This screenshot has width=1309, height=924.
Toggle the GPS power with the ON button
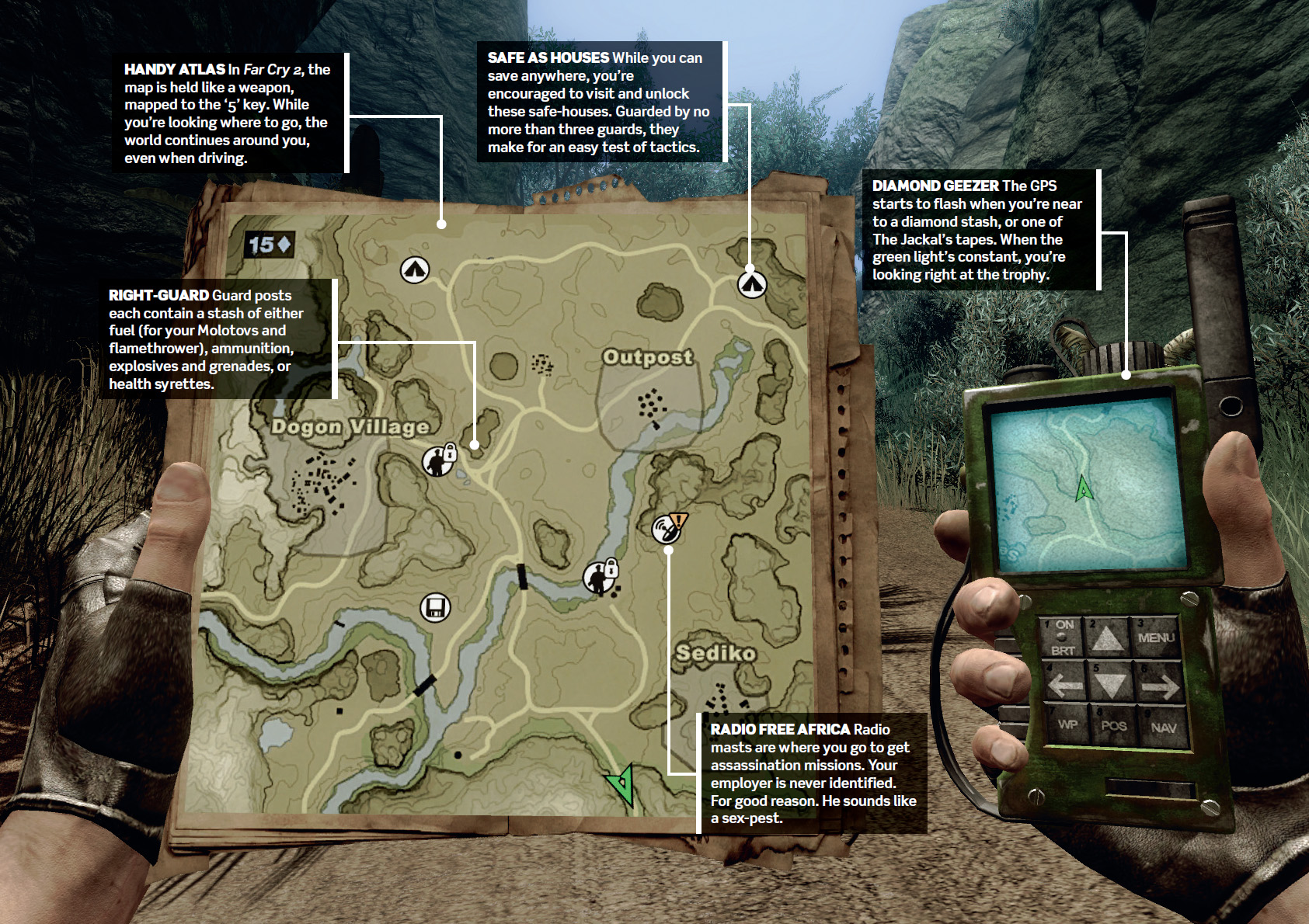(x=1065, y=624)
